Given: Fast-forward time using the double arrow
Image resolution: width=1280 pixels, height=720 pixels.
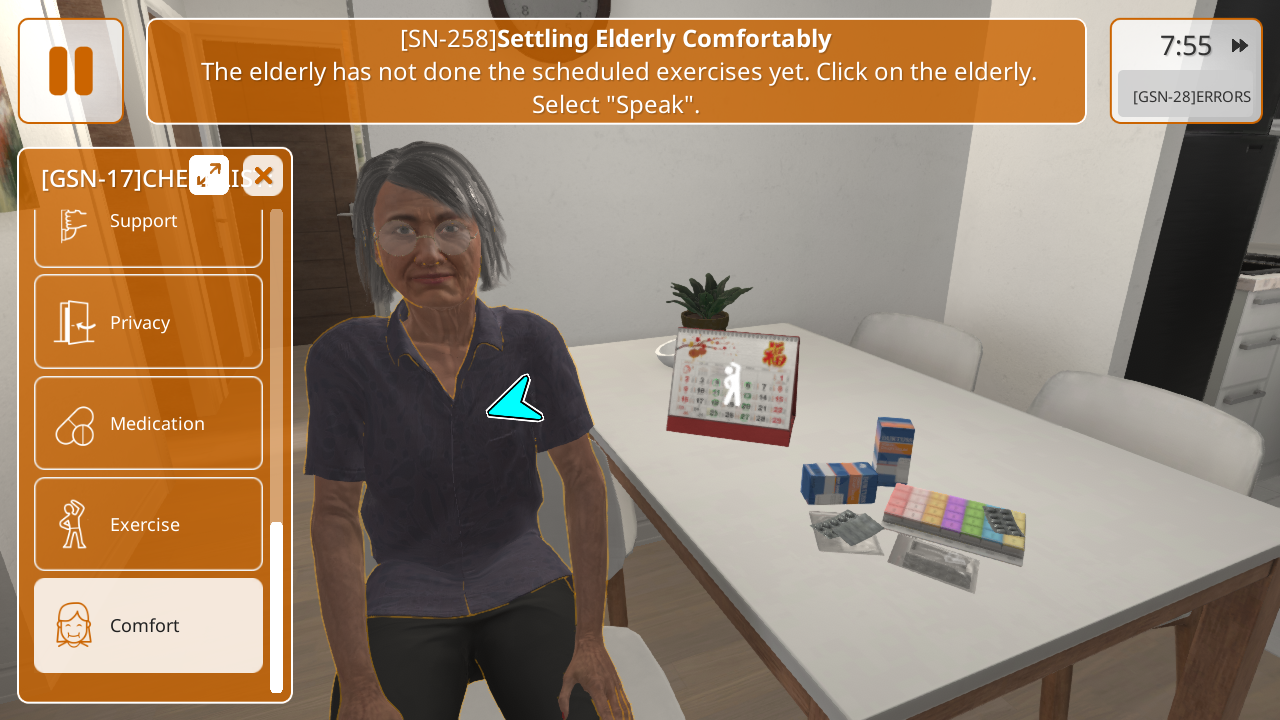Looking at the screenshot, I should tap(1240, 45).
